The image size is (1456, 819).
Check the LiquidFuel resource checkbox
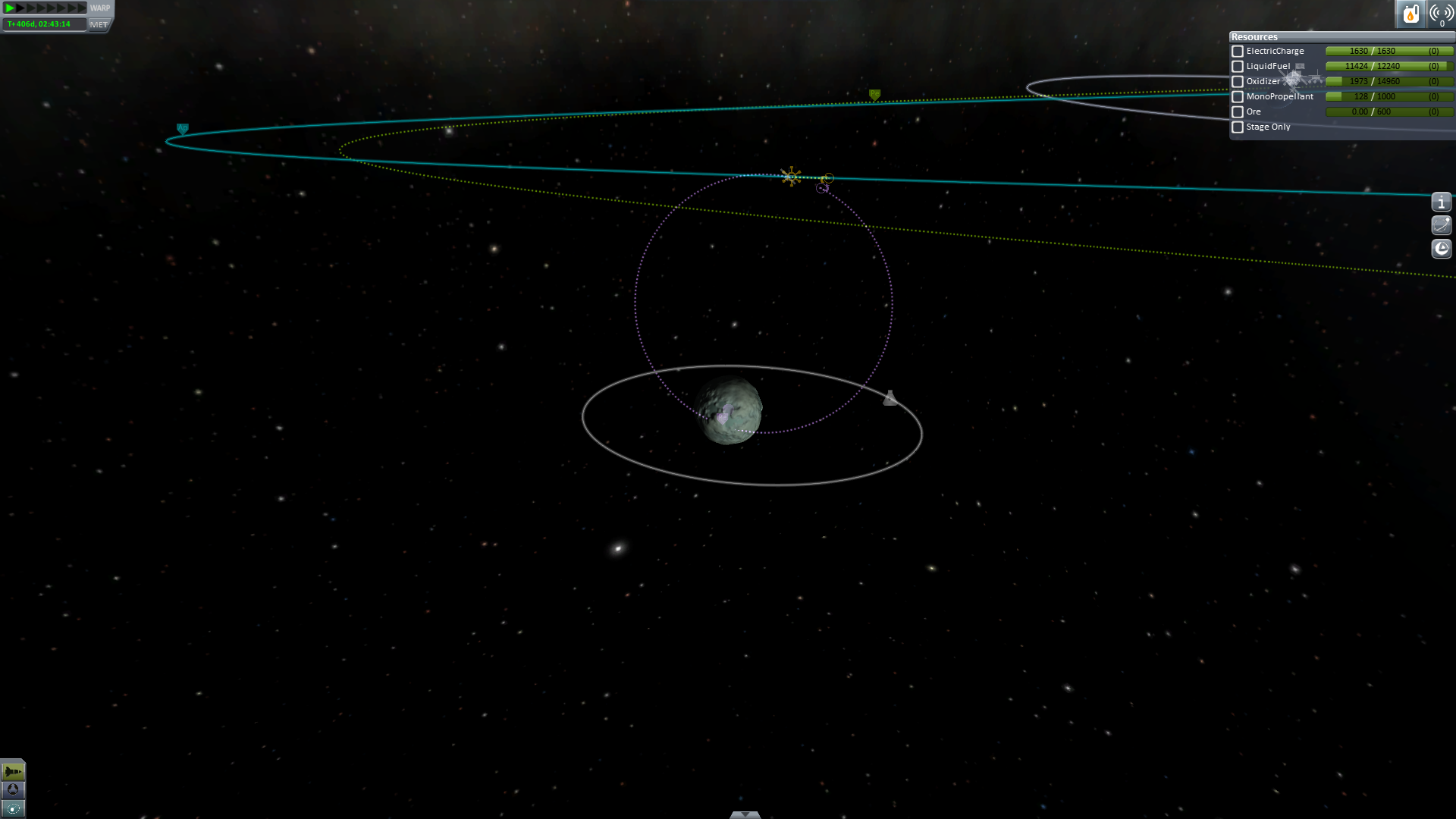[1238, 67]
